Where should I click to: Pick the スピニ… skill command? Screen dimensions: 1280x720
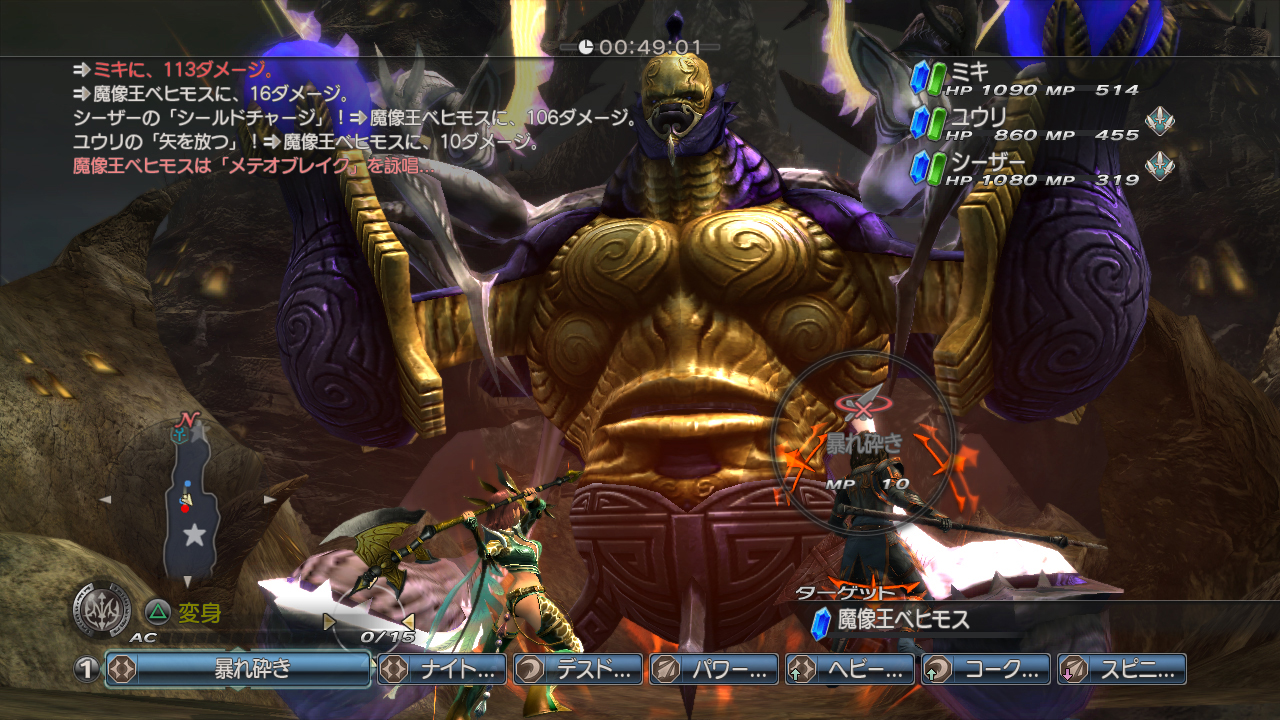point(1122,669)
